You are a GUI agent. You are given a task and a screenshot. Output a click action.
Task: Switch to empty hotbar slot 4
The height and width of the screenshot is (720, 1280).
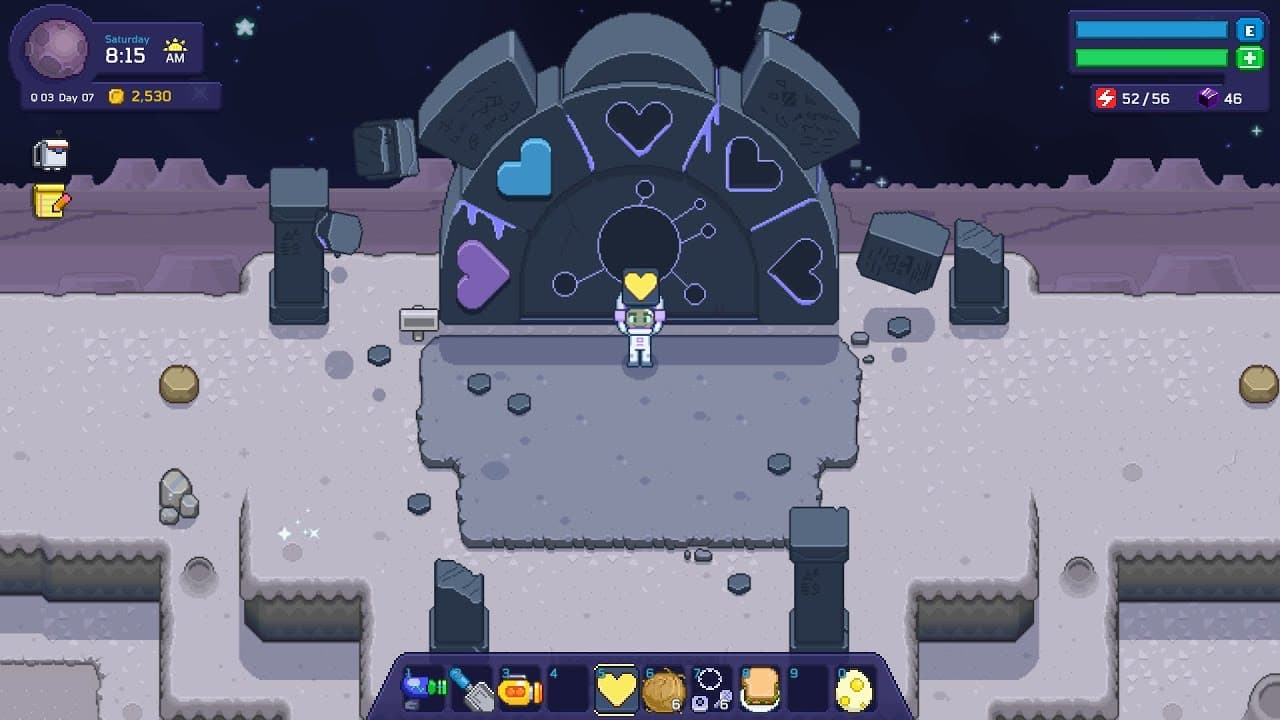(570, 688)
